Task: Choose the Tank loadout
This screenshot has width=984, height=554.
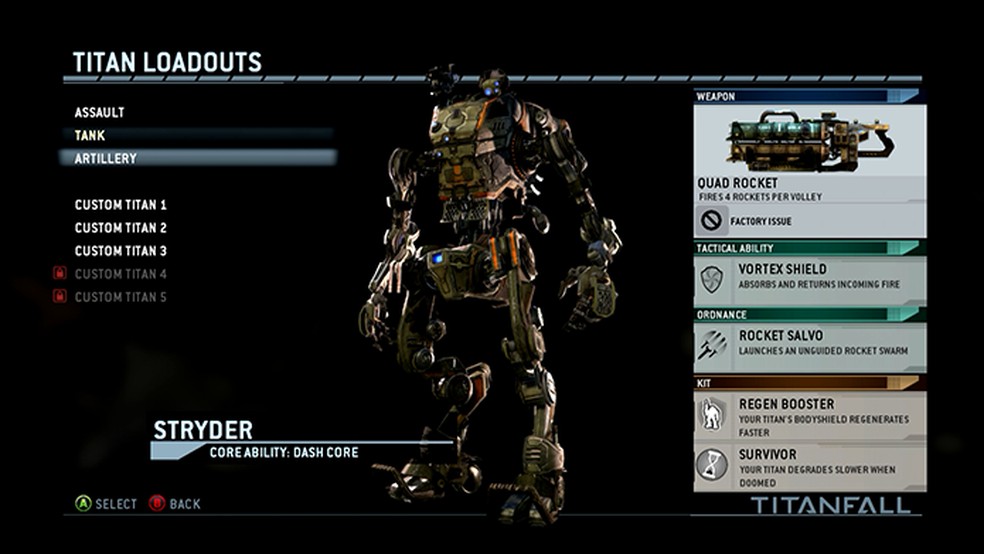Action: coord(90,135)
